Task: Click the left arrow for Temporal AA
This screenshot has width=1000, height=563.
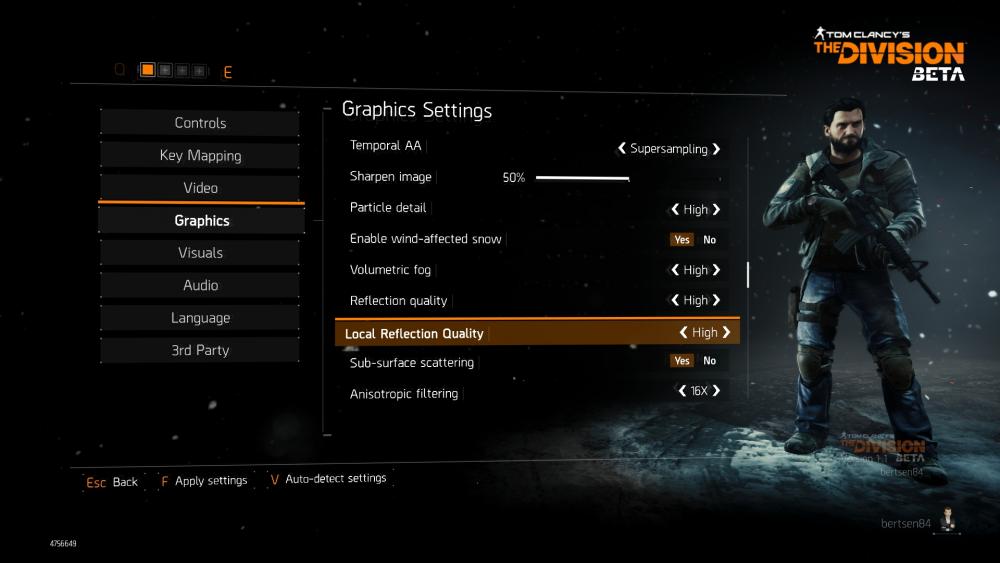Action: pyautogui.click(x=621, y=149)
